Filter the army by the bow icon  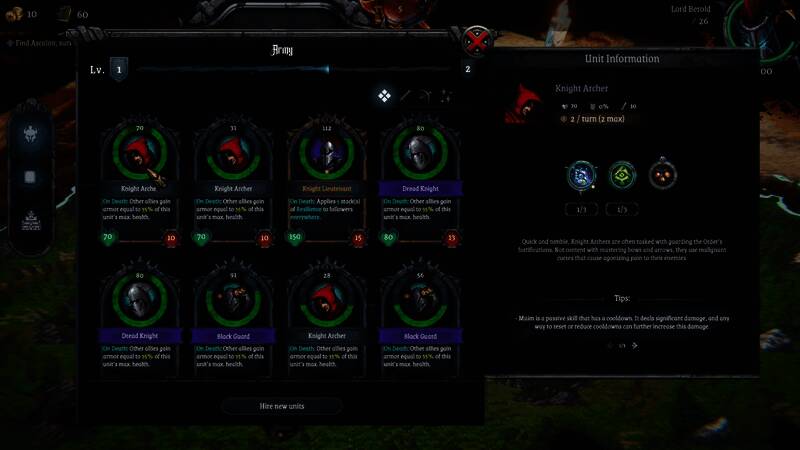point(426,96)
